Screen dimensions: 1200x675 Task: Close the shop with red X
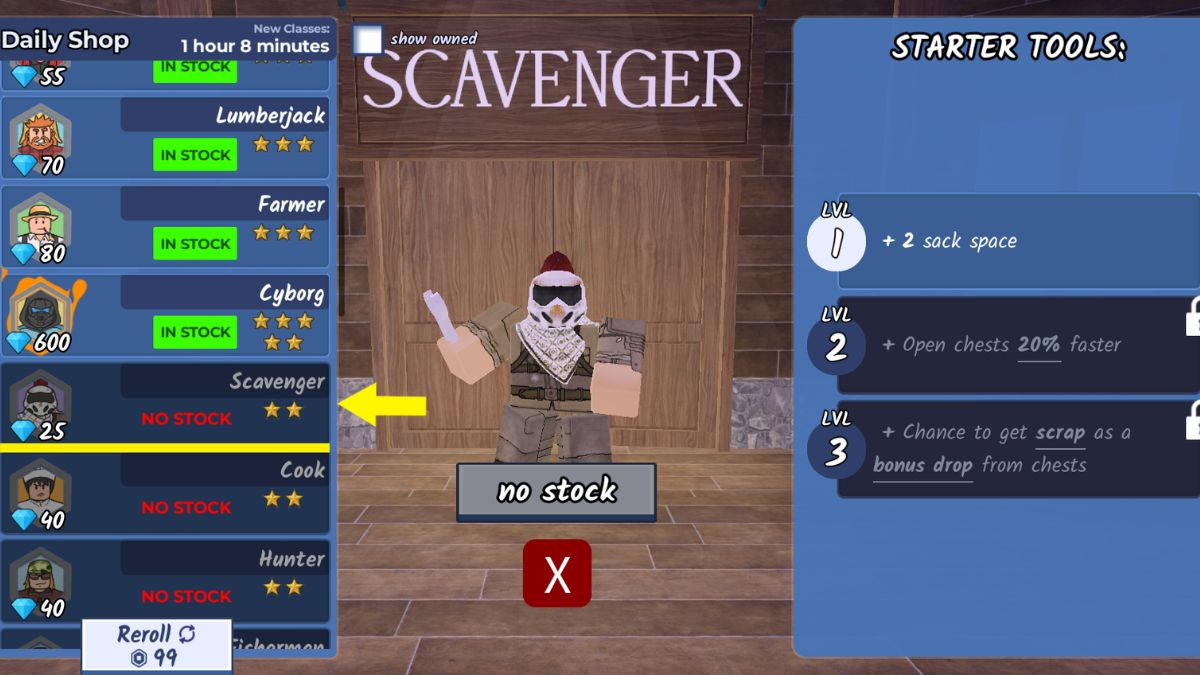click(x=557, y=574)
